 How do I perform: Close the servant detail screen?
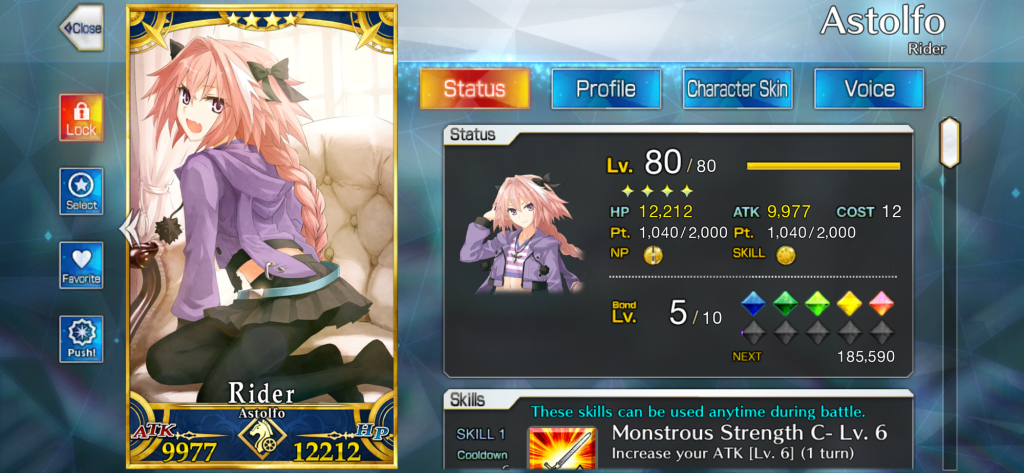81,28
